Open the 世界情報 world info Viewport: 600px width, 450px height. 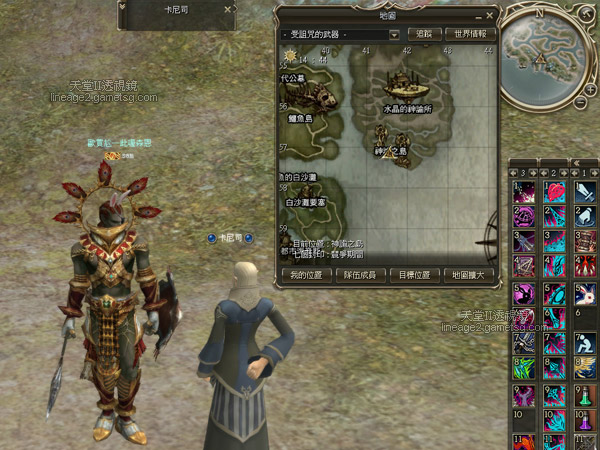(470, 34)
